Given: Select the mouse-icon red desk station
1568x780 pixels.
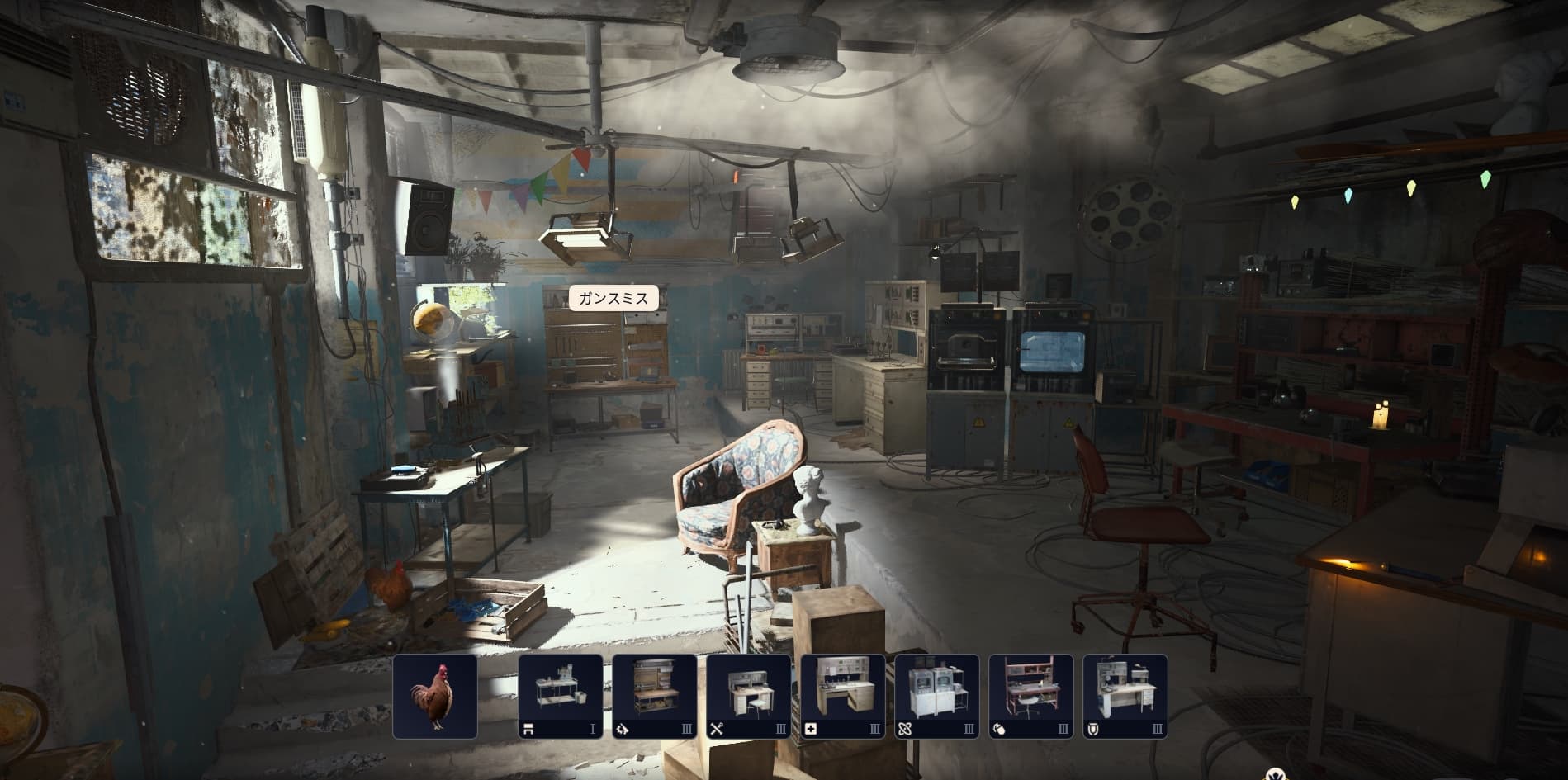Looking at the screenshot, I should click(1030, 696).
